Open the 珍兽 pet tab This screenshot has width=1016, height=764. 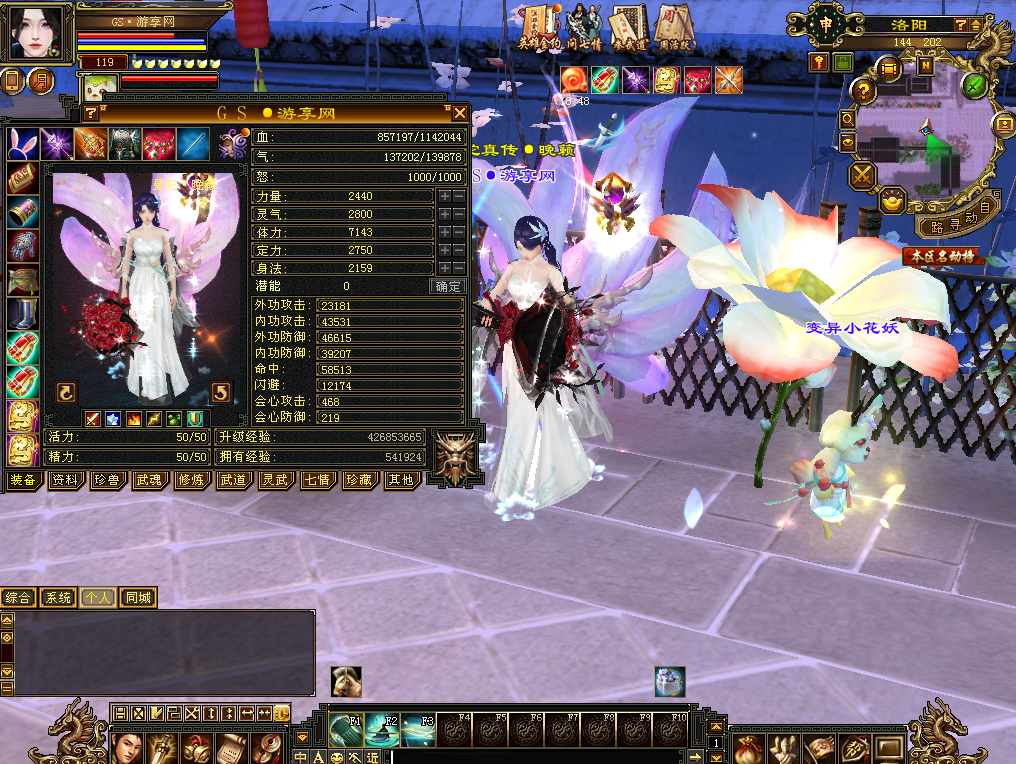106,480
